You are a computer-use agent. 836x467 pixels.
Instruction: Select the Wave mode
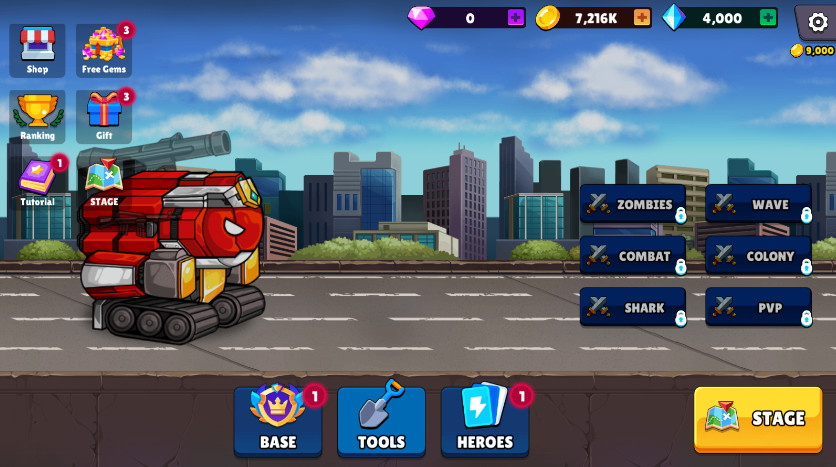coord(758,204)
